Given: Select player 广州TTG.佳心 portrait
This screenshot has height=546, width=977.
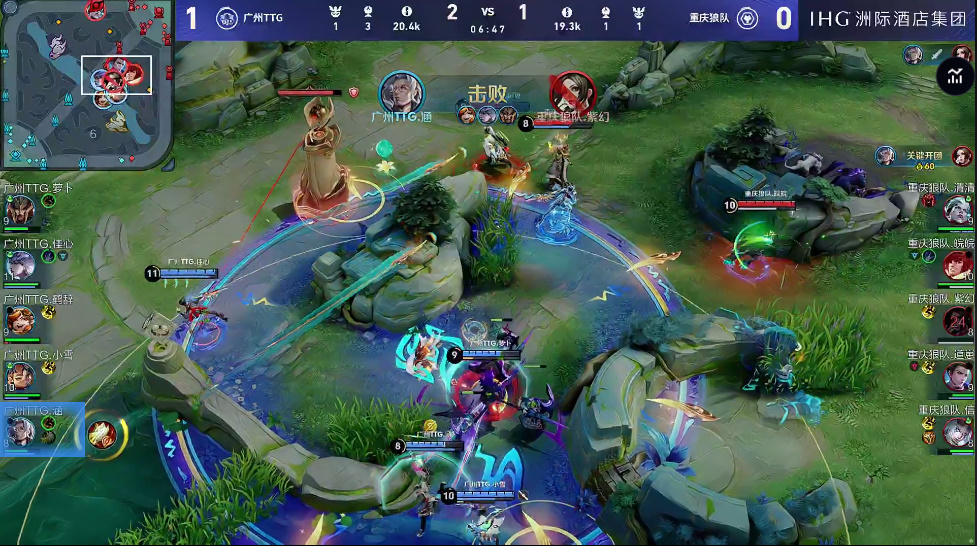Looking at the screenshot, I should pos(22,264).
